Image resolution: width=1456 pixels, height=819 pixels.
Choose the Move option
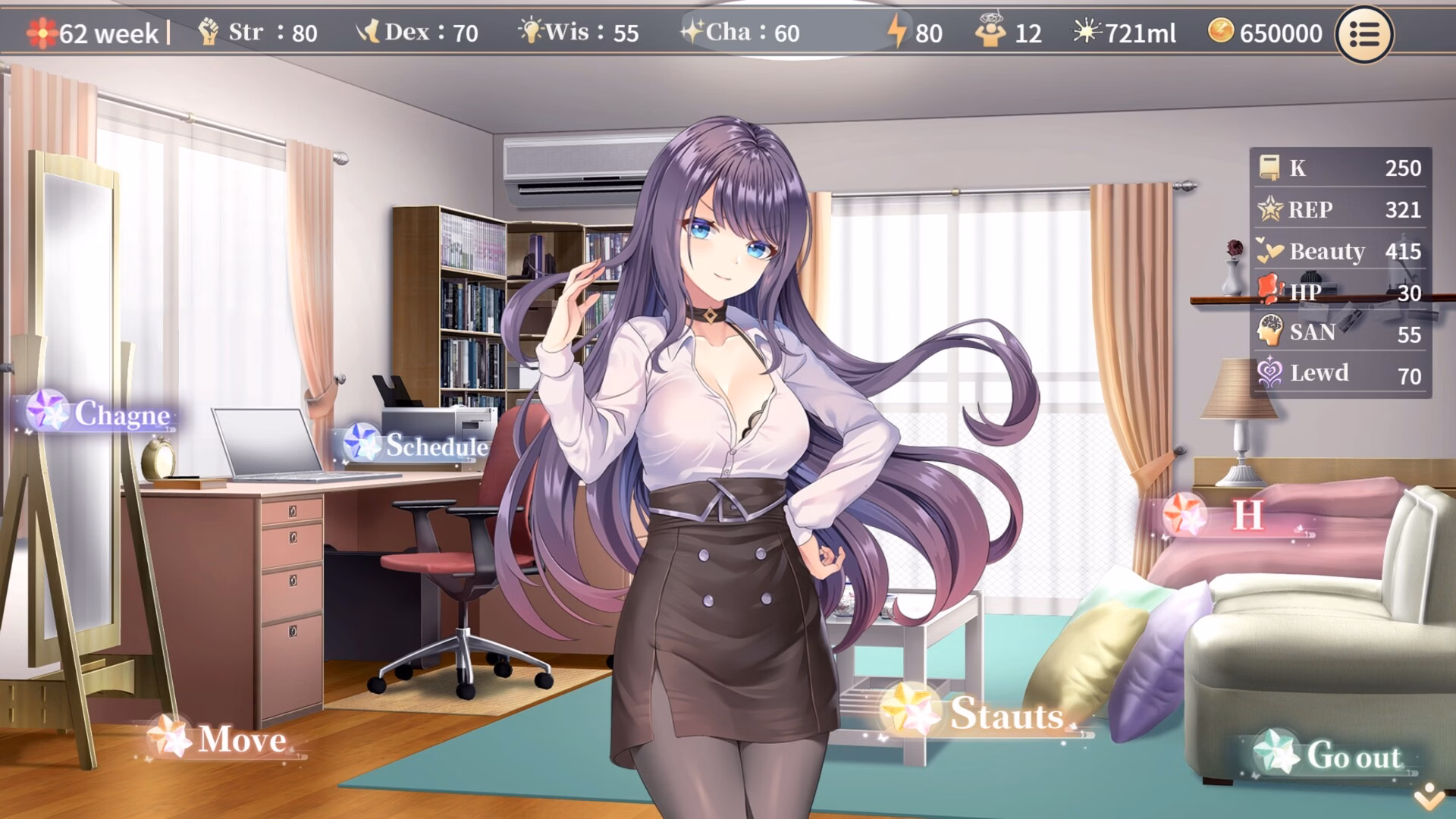(x=221, y=739)
